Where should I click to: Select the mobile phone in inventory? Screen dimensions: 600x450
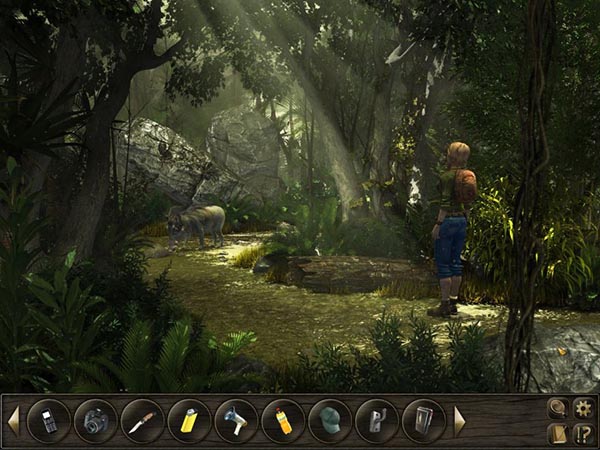click(48, 421)
